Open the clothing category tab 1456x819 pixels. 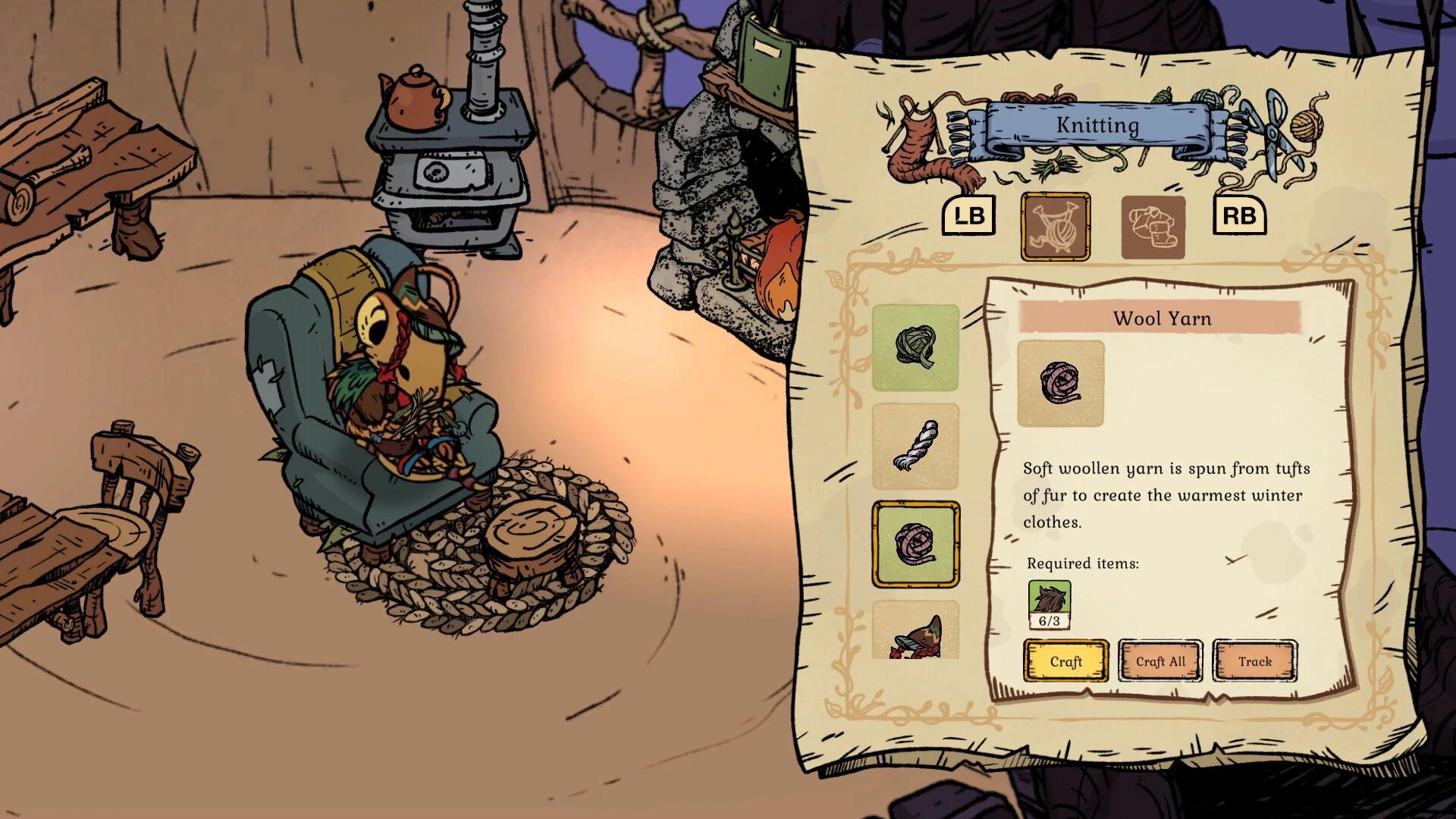[x=1153, y=226]
